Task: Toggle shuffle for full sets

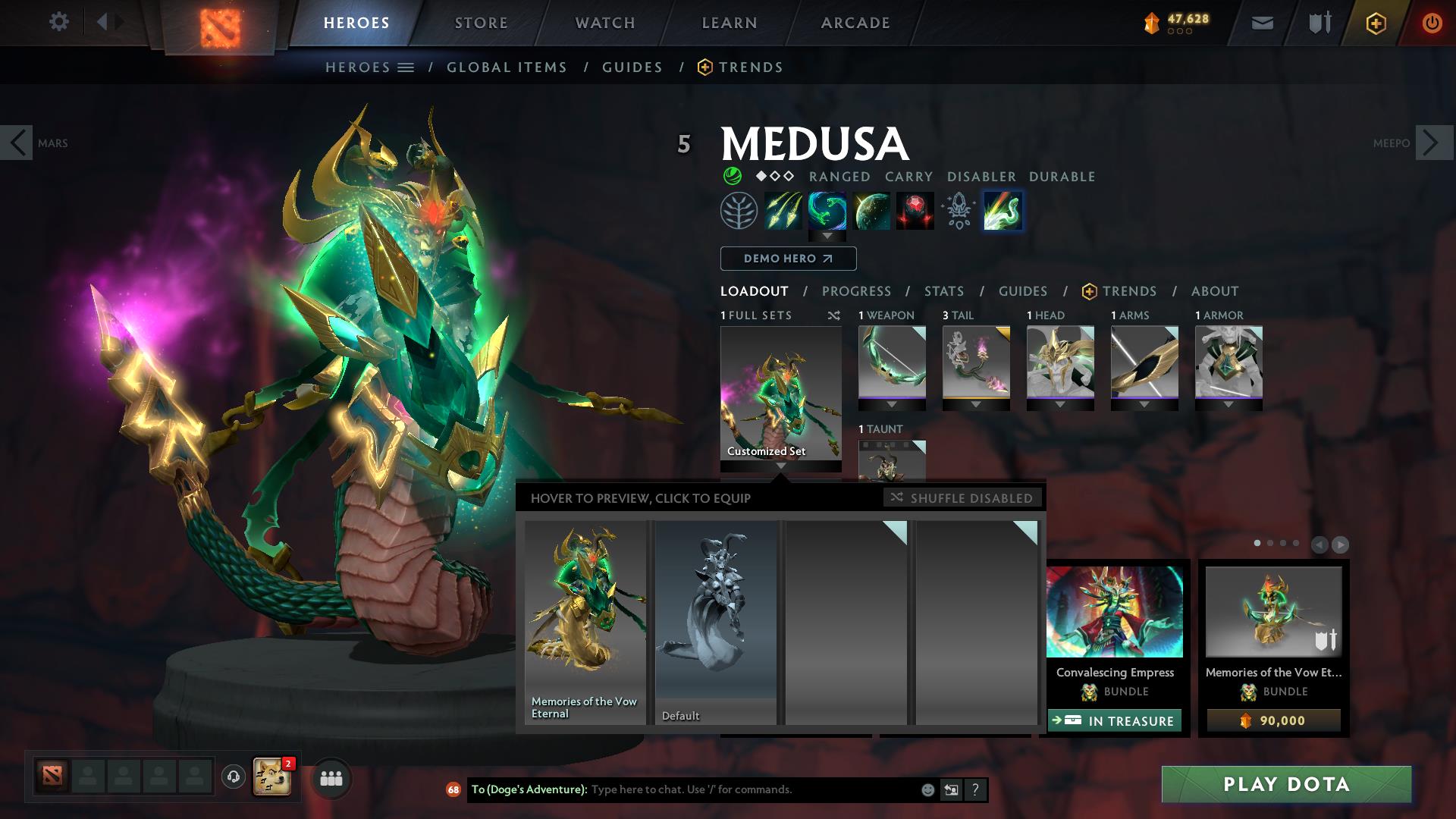Action: click(833, 315)
